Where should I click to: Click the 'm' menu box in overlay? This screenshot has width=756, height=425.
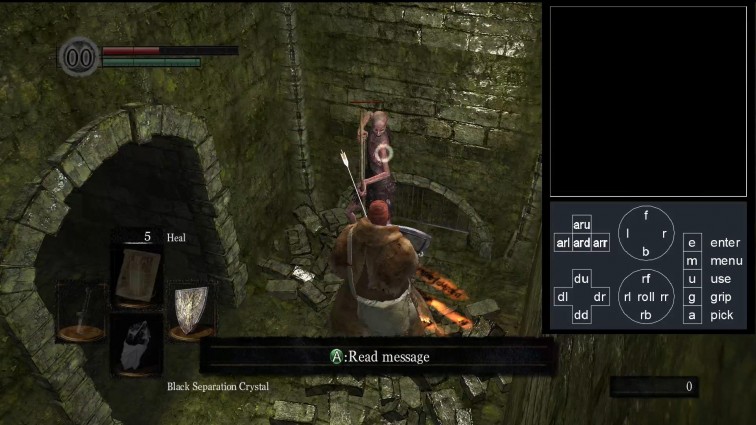pos(691,261)
